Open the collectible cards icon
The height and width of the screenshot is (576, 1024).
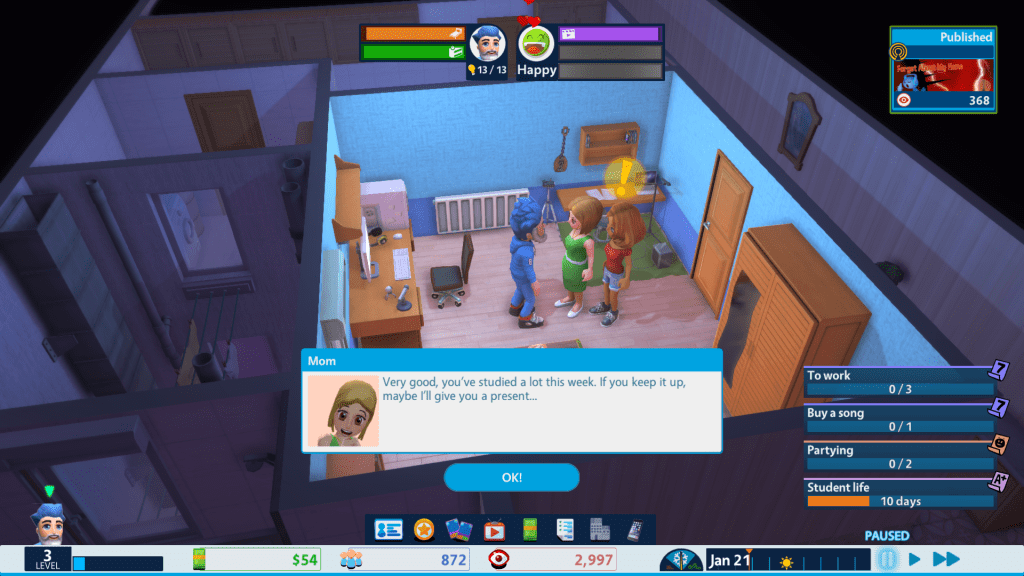point(458,529)
